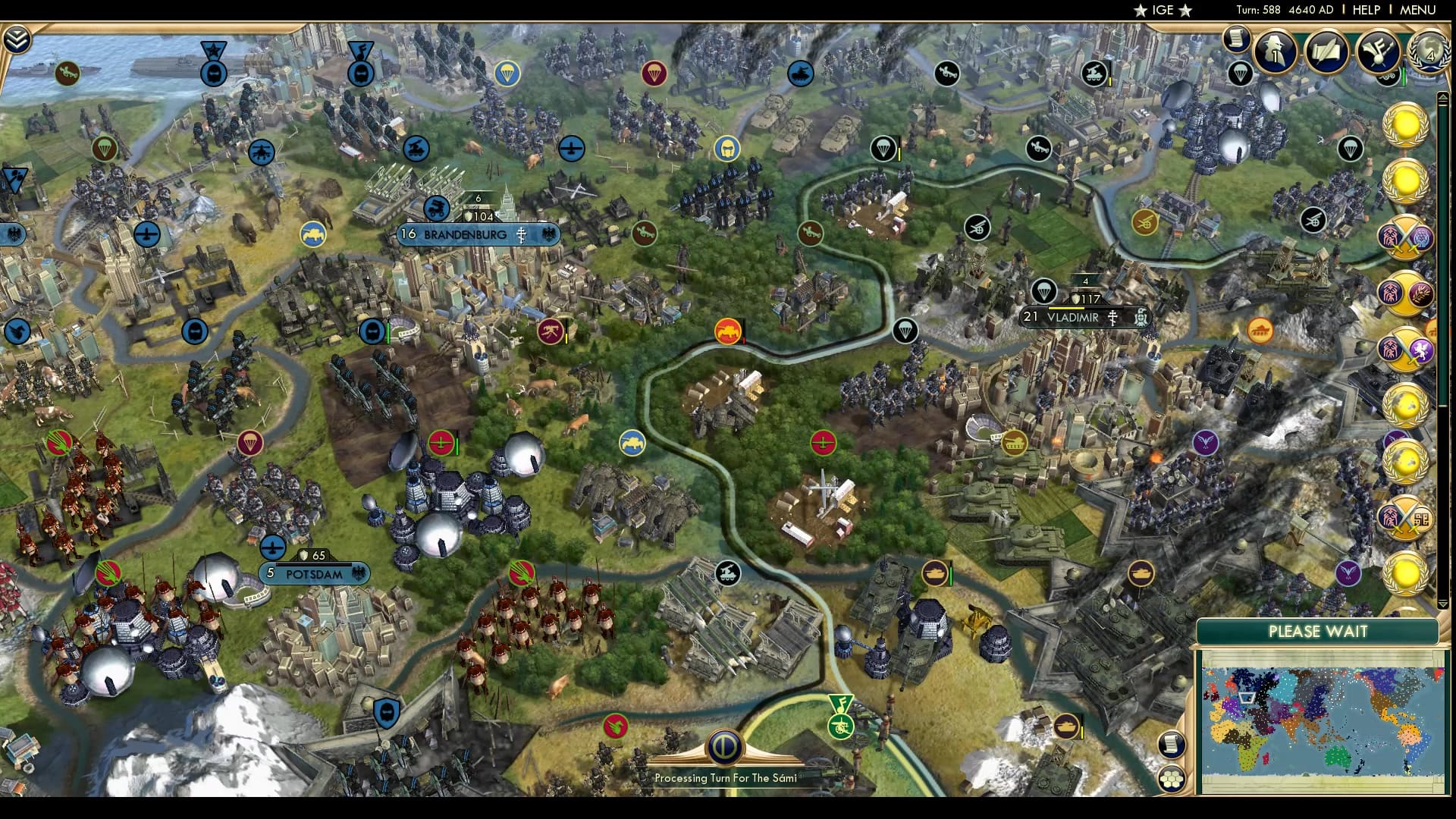Open the MENU in the top-right corner
1456x819 pixels.
point(1417,10)
